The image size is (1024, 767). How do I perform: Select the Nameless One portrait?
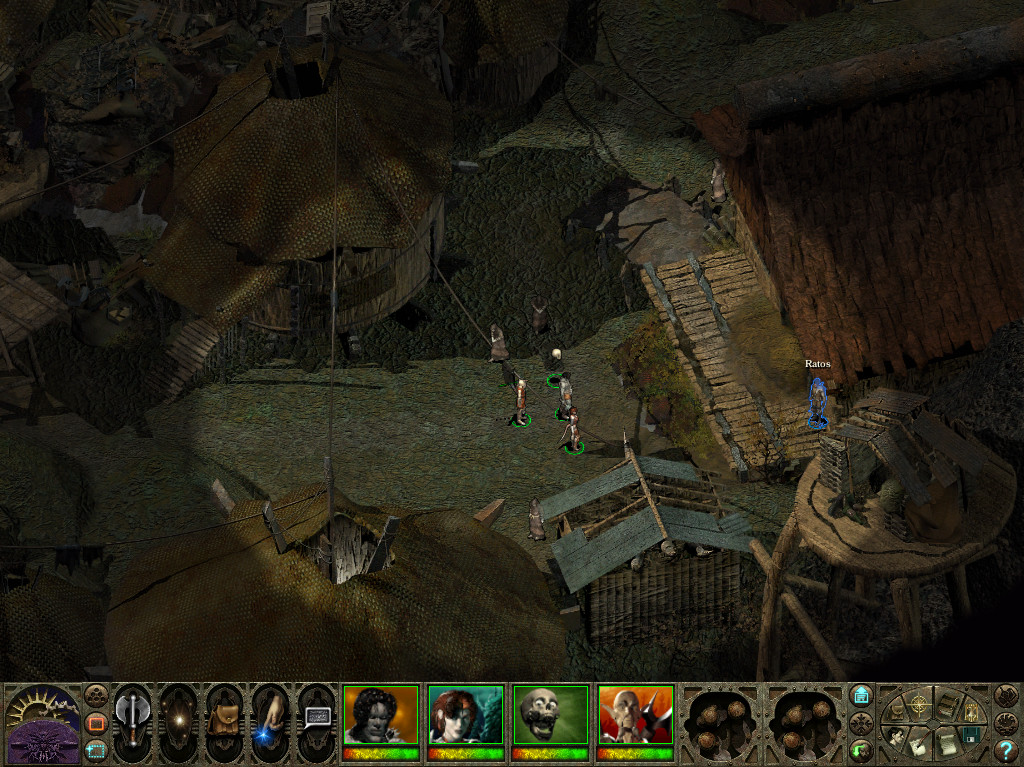pos(381,716)
